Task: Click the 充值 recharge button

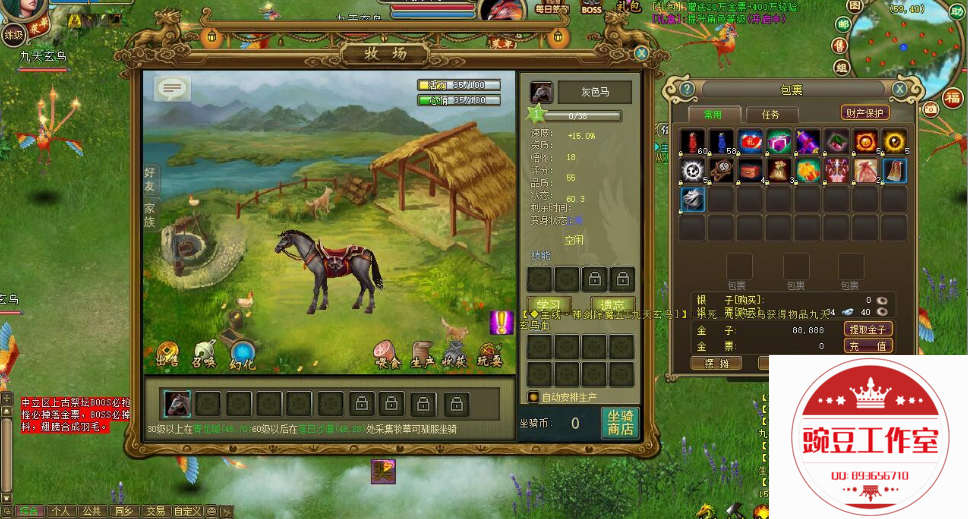Action: tap(868, 345)
